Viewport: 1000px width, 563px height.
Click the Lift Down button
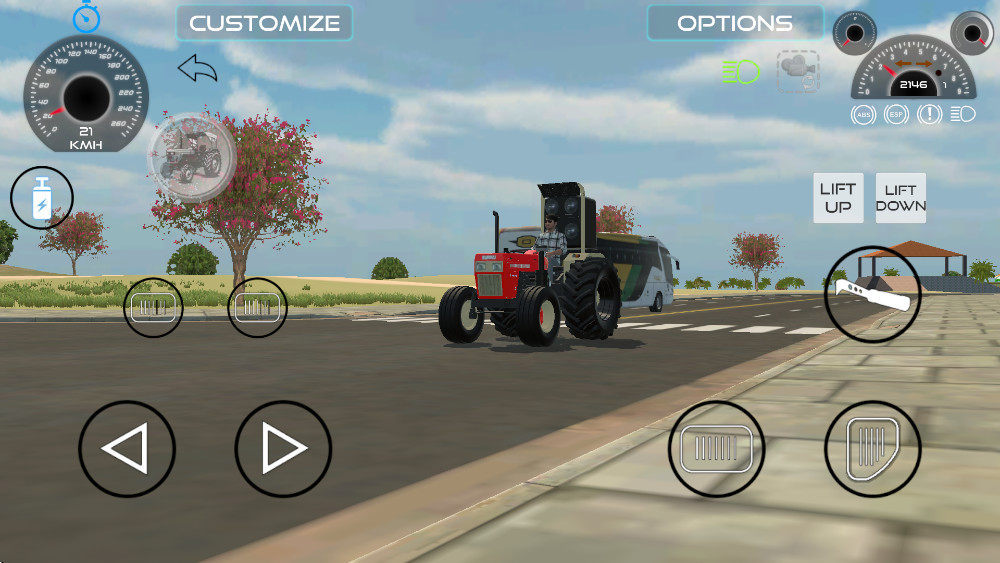tap(901, 198)
